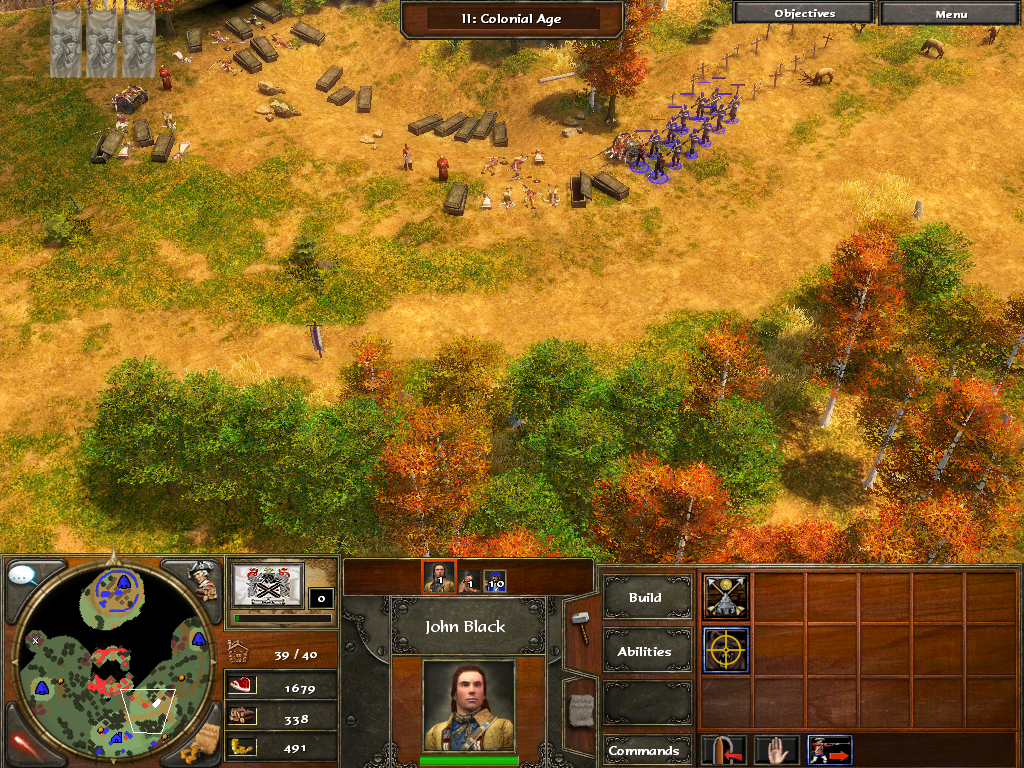Switch to the Abilities category

(645, 651)
